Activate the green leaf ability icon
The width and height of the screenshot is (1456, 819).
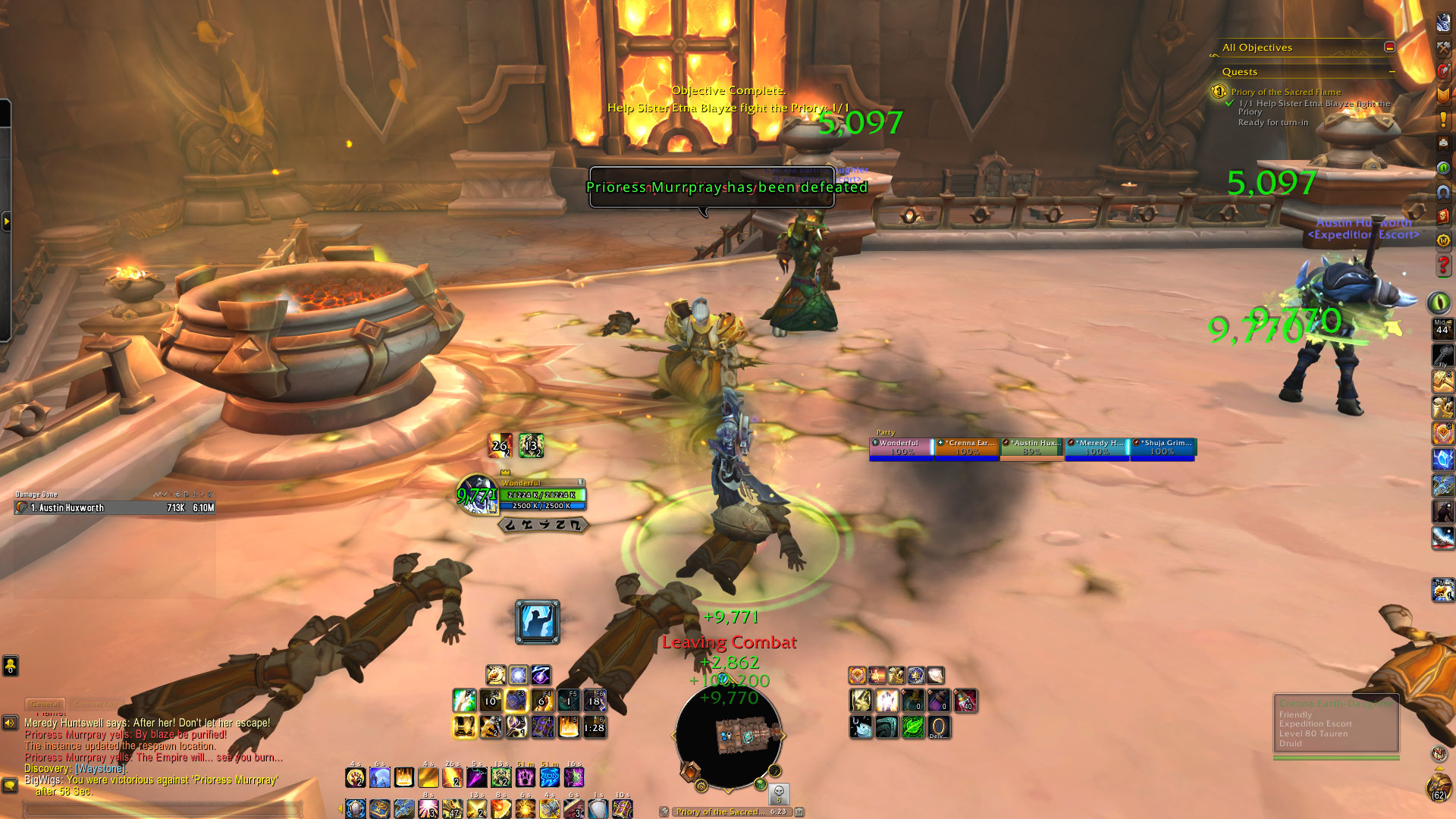(x=912, y=726)
